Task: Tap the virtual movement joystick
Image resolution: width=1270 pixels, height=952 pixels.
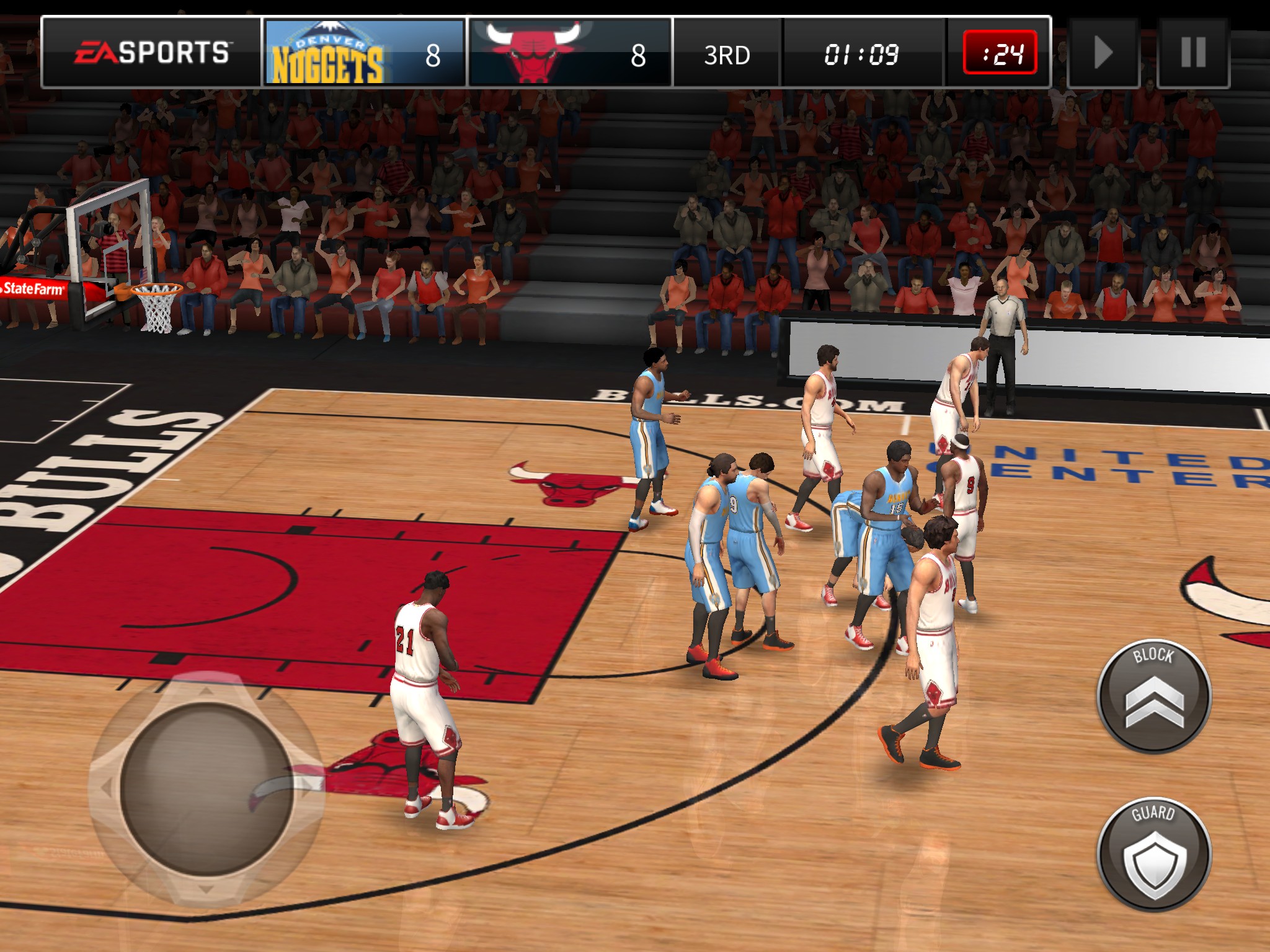Action: [x=206, y=788]
